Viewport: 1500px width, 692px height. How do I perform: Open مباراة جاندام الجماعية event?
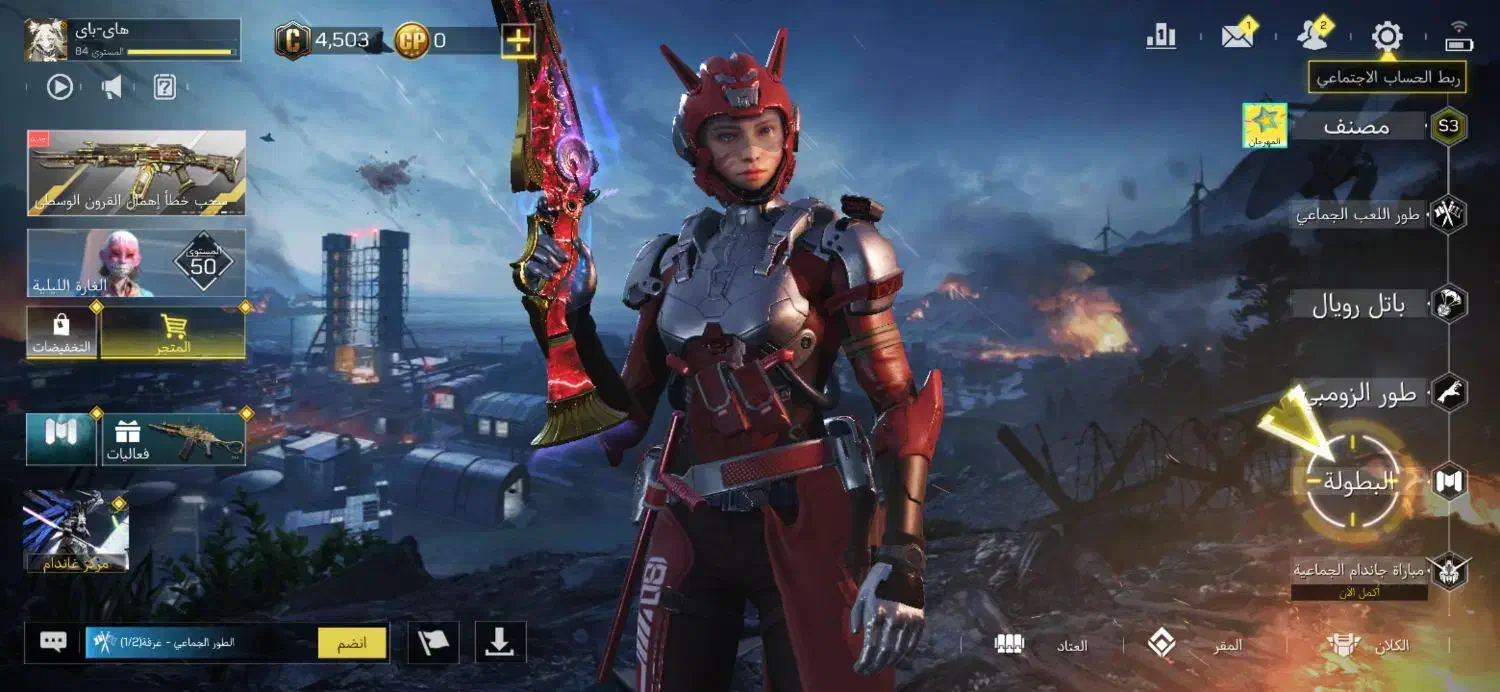[1360, 571]
